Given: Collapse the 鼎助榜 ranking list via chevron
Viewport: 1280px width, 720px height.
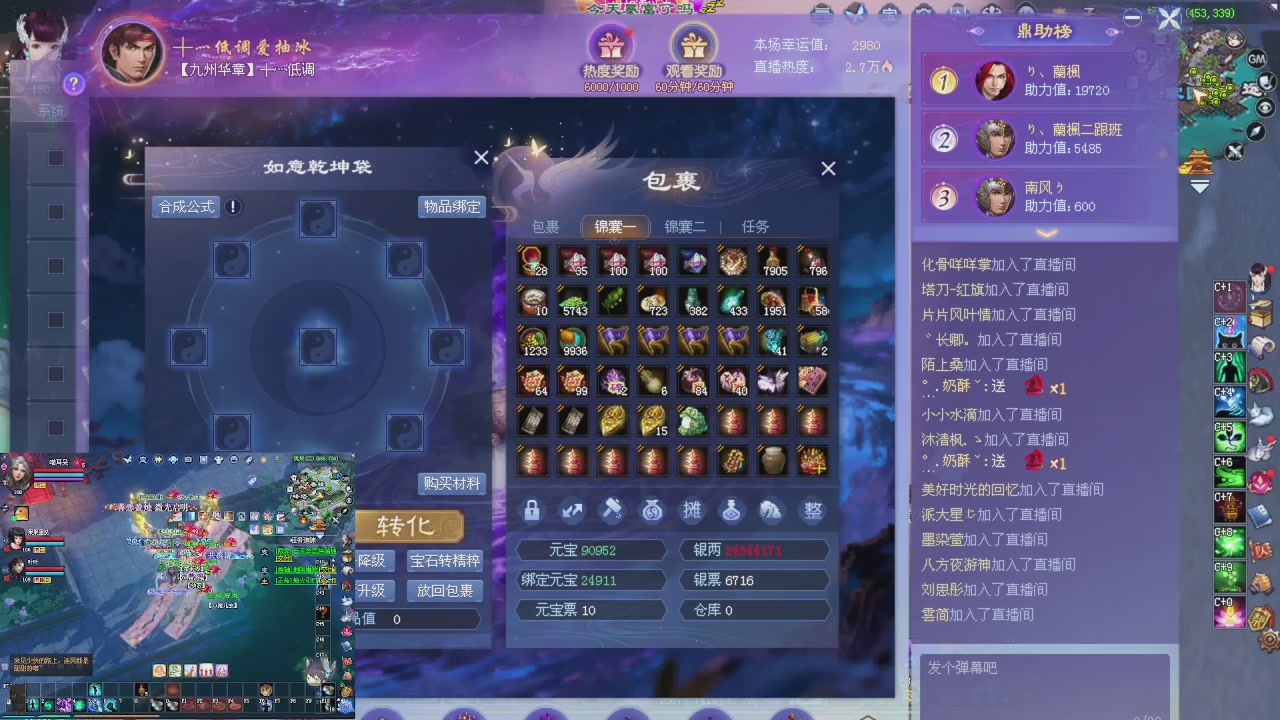Looking at the screenshot, I should click(x=1046, y=233).
